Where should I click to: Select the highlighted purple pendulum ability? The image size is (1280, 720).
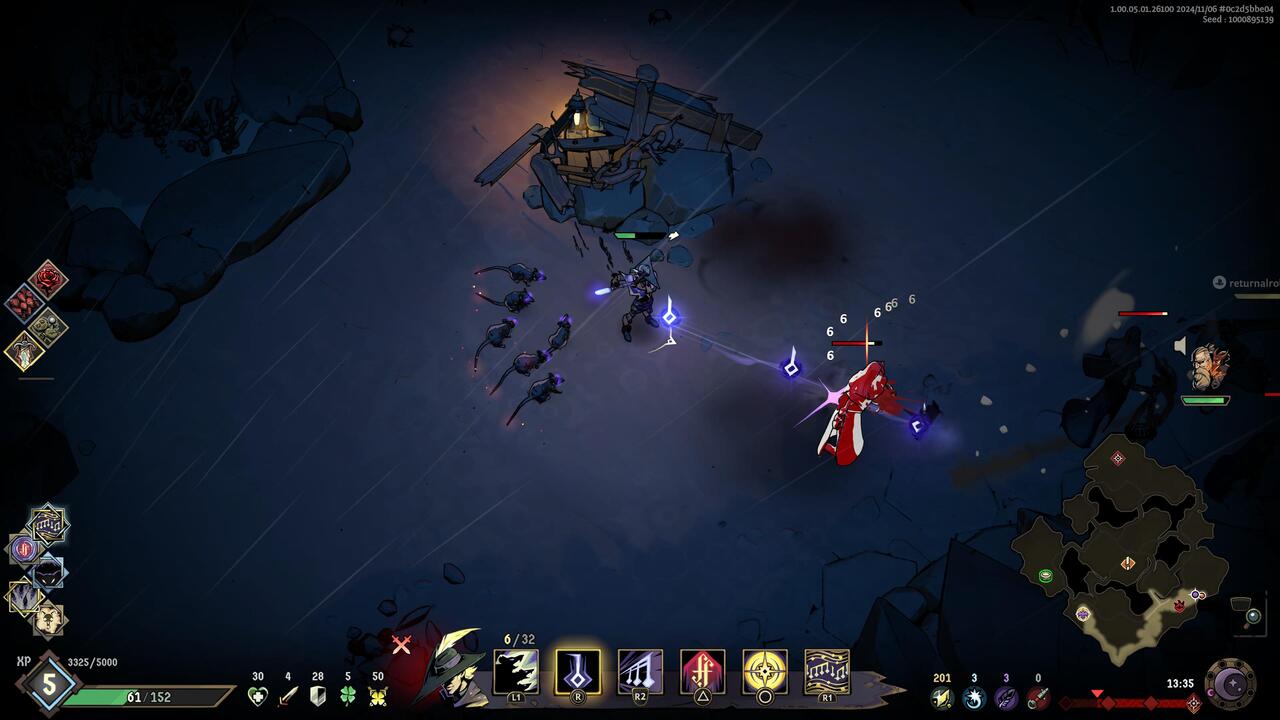578,671
